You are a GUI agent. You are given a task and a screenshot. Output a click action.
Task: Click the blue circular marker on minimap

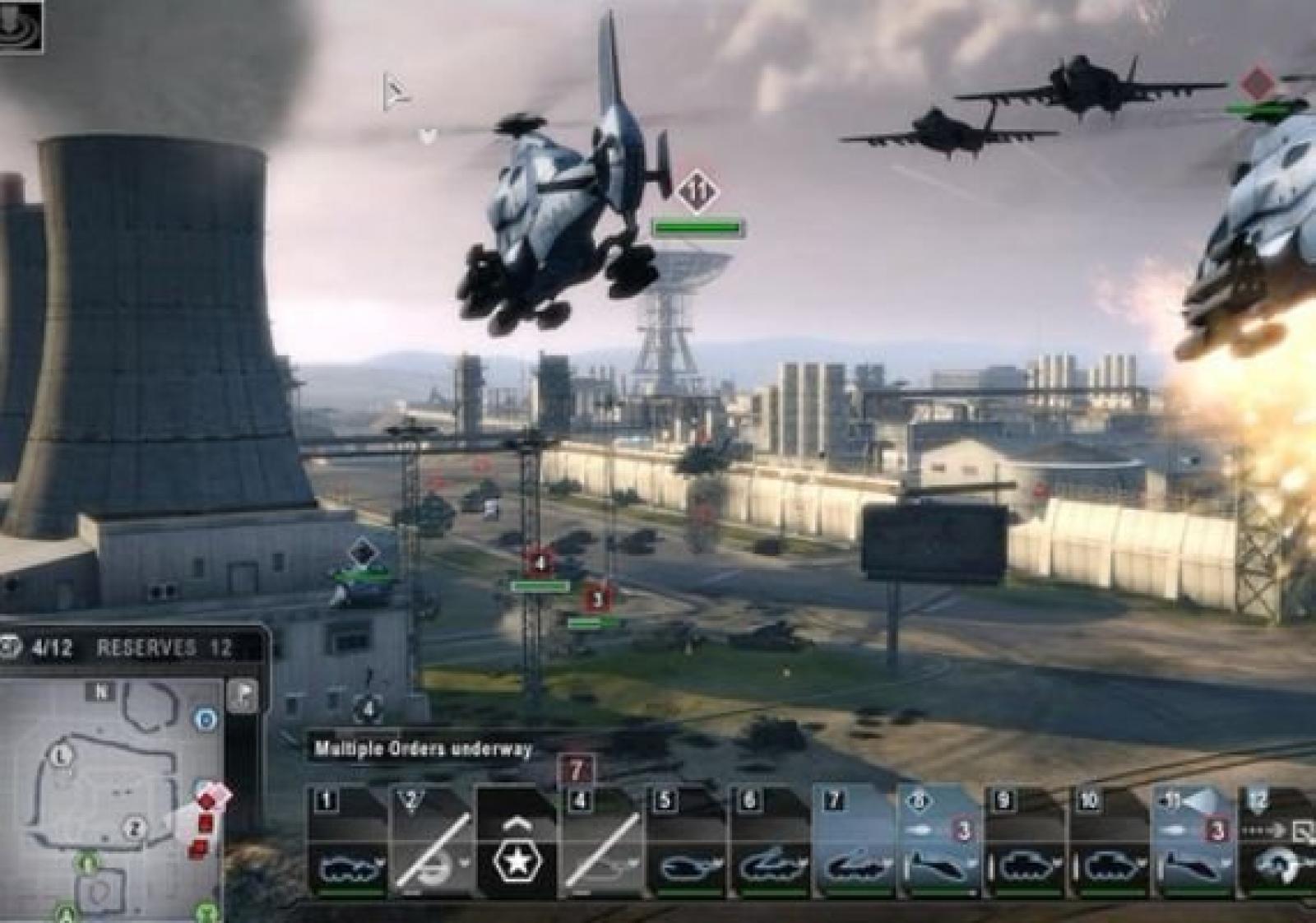(206, 720)
